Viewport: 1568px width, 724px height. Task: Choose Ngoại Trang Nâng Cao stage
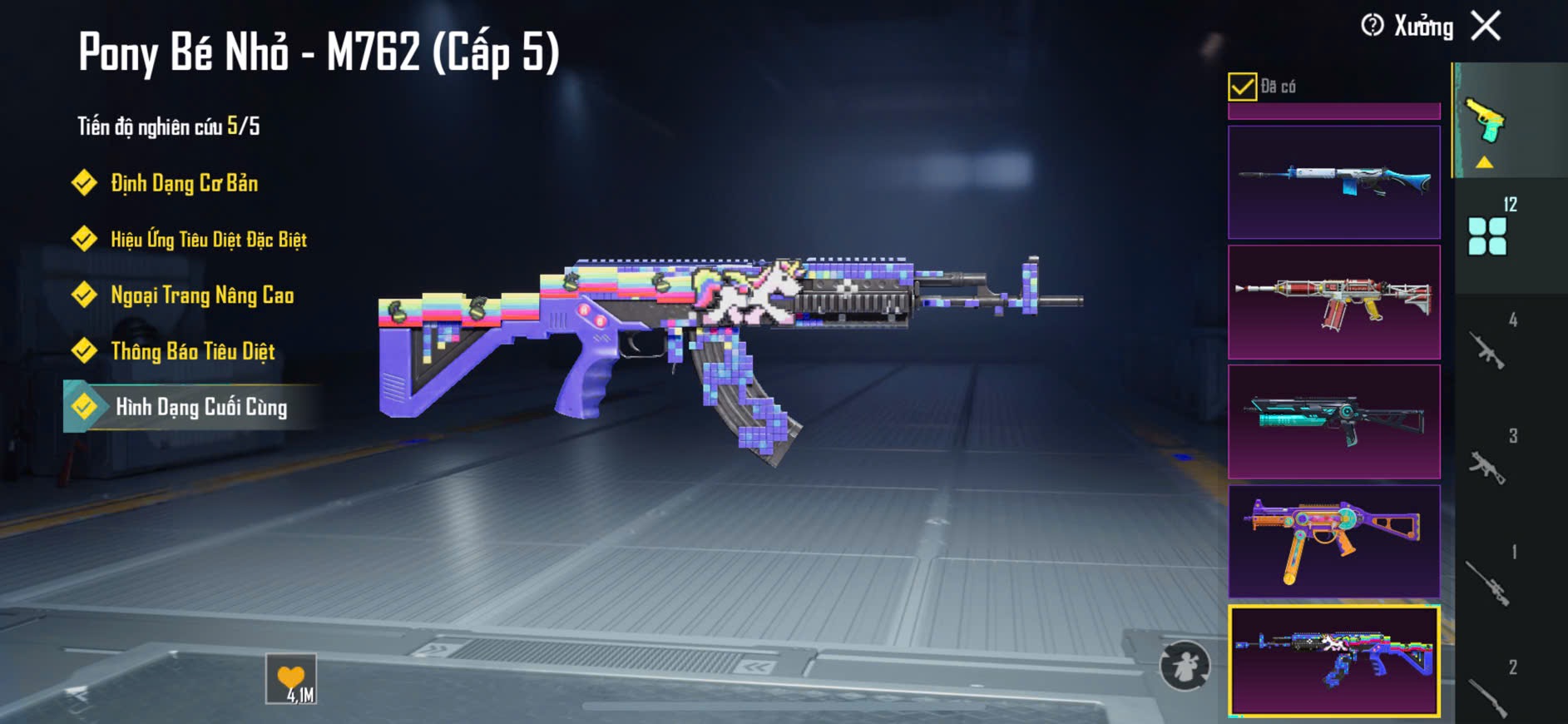(201, 295)
